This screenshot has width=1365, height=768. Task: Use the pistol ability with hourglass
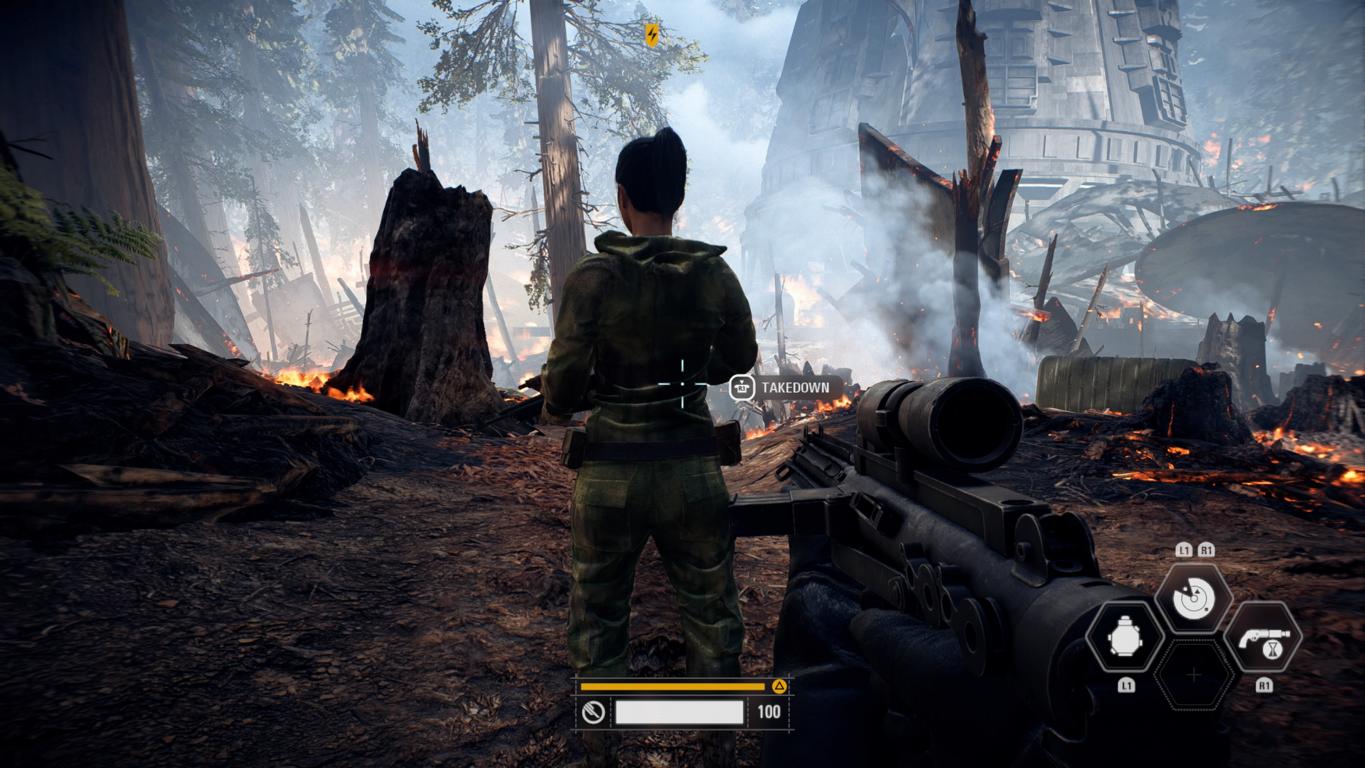coord(1263,637)
